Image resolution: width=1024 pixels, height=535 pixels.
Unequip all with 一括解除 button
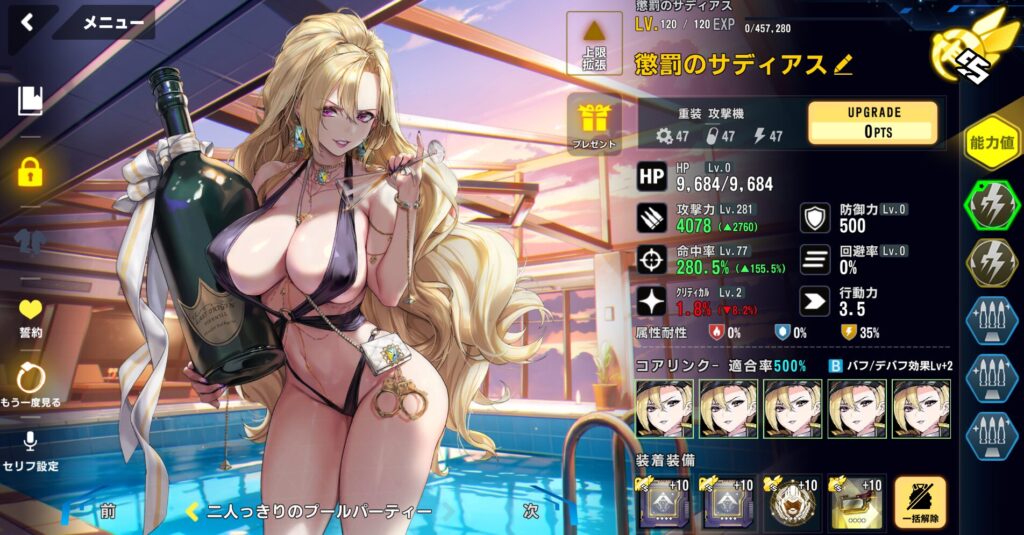[919, 501]
